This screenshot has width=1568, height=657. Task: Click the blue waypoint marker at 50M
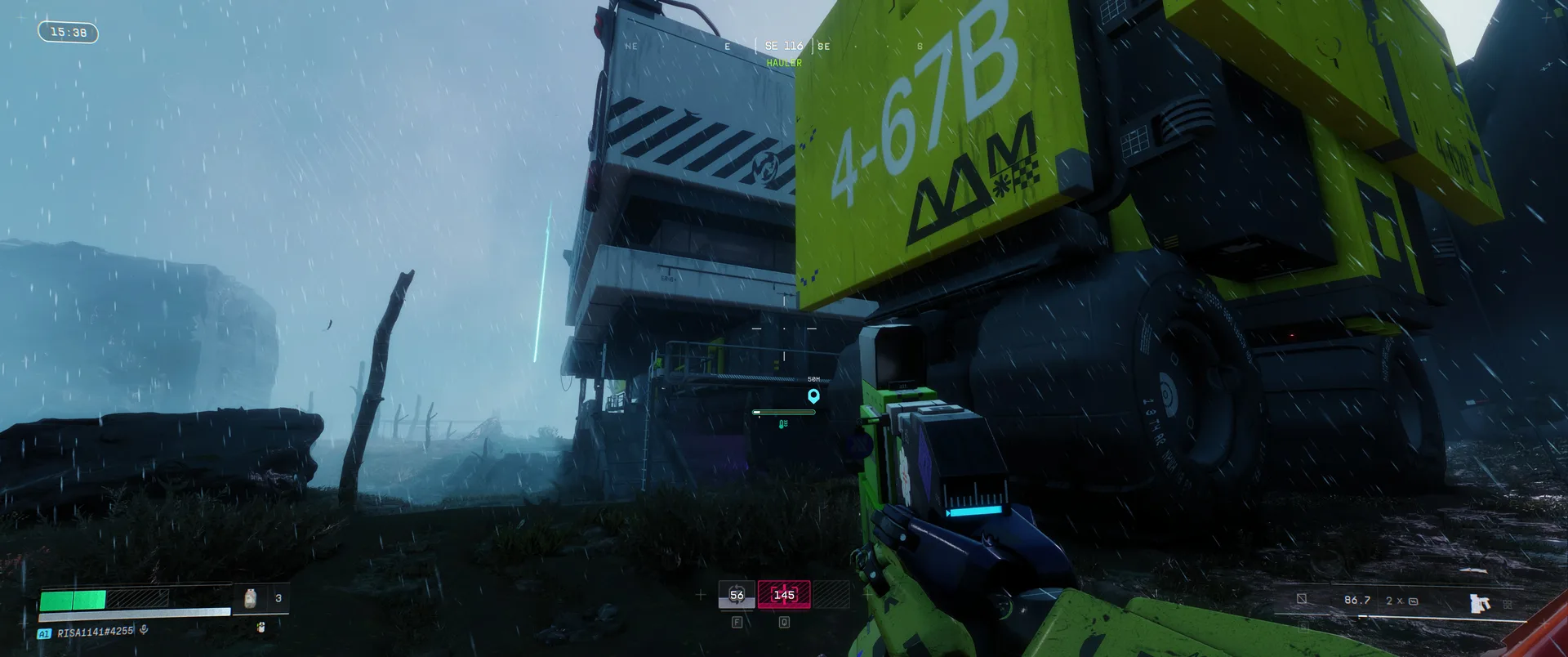(x=813, y=396)
